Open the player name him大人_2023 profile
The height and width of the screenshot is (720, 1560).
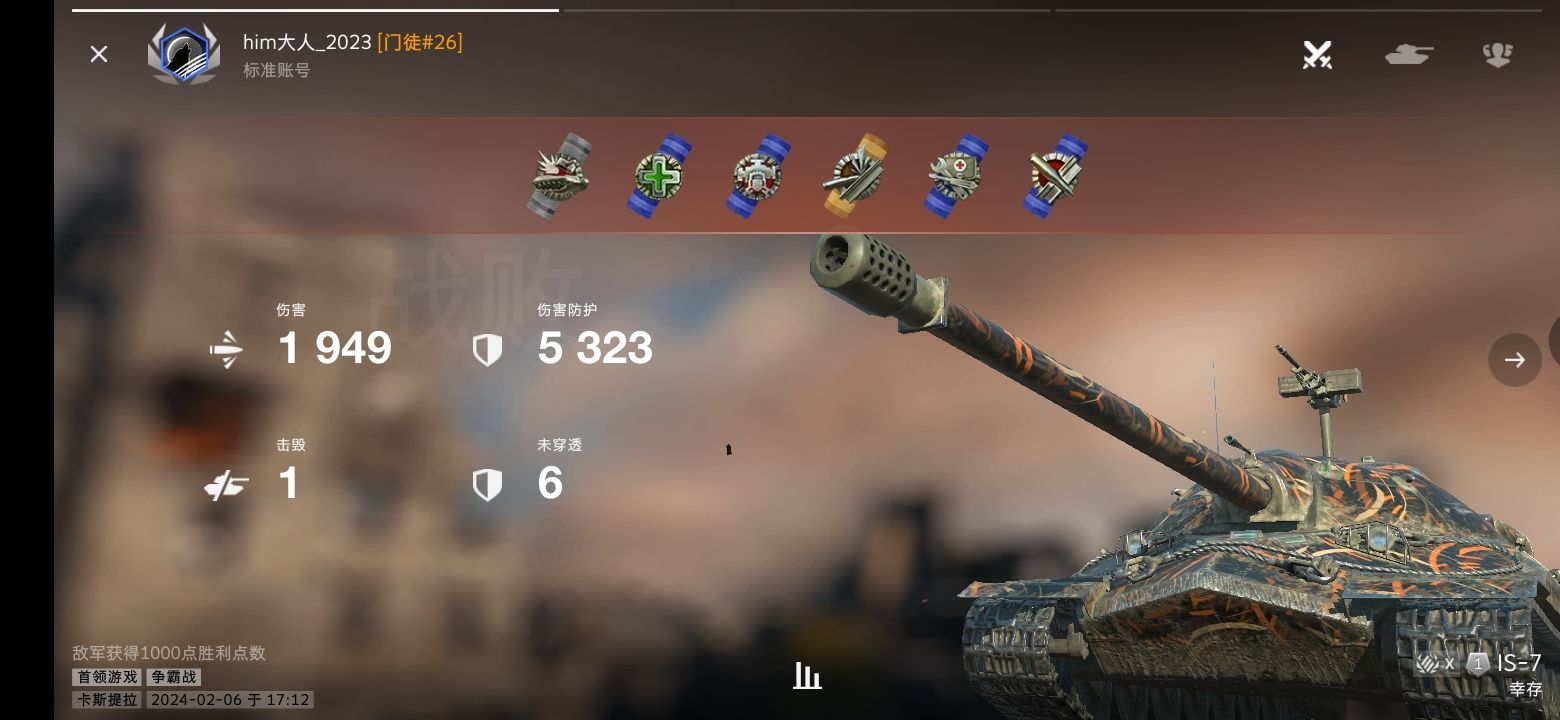point(307,42)
